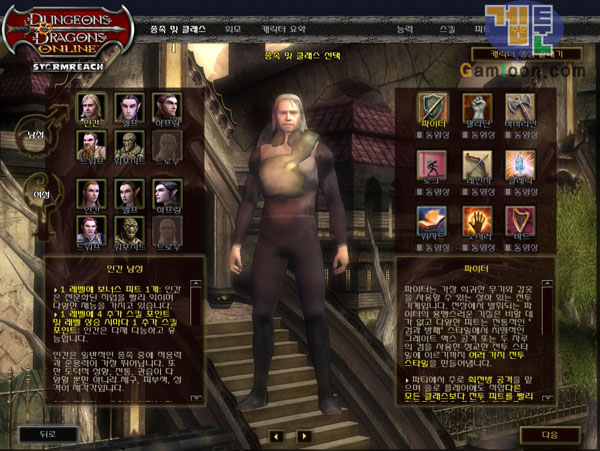The width and height of the screenshot is (600, 451).
Task: Choose the male Elf race portrait
Action: pos(129,106)
